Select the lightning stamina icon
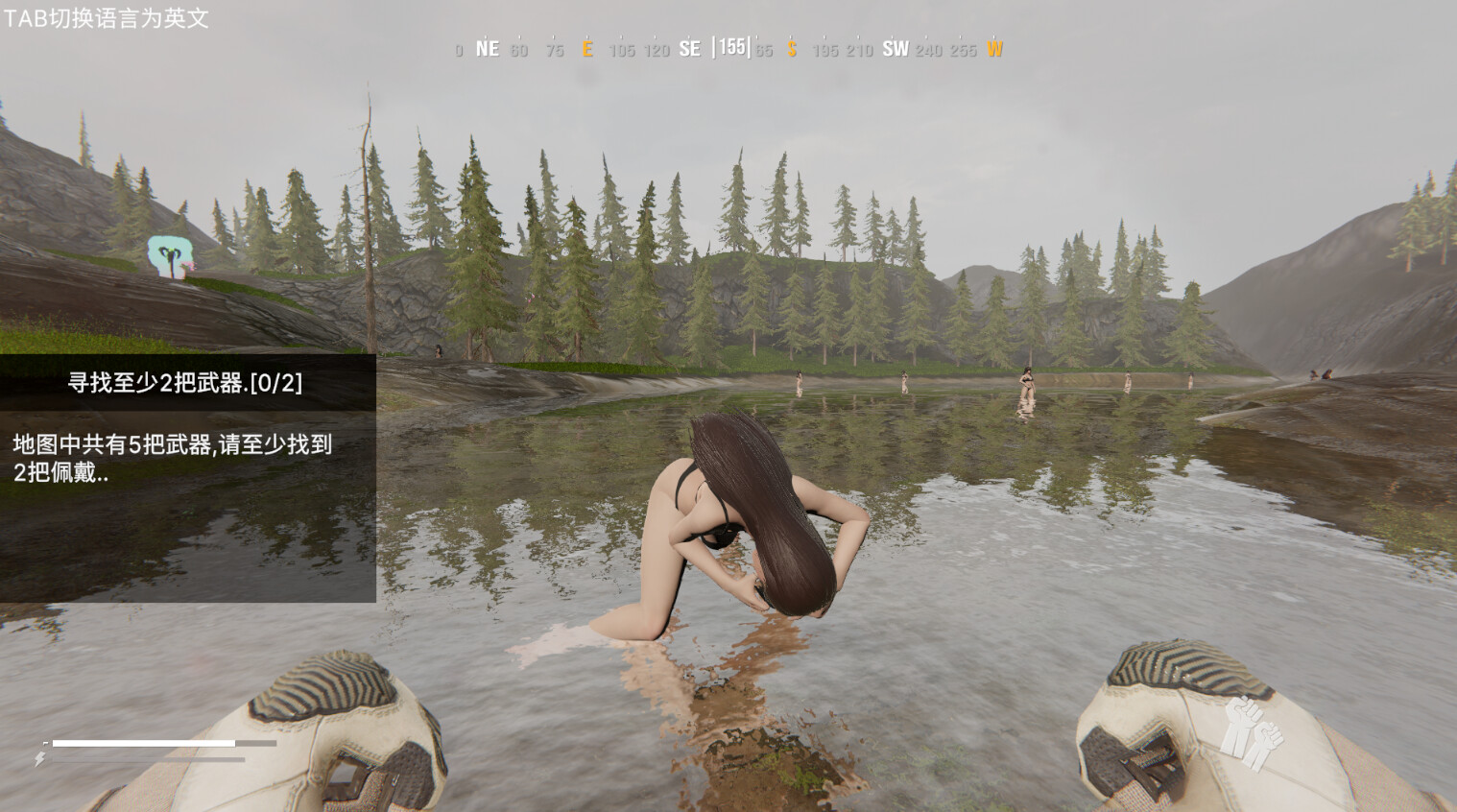 39,759
